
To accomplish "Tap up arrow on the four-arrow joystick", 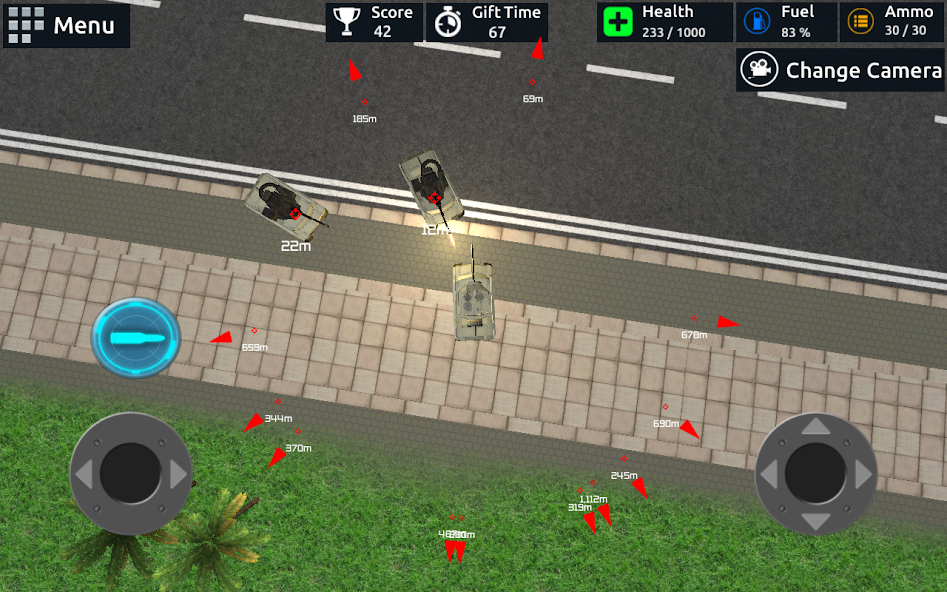I will pos(816,427).
